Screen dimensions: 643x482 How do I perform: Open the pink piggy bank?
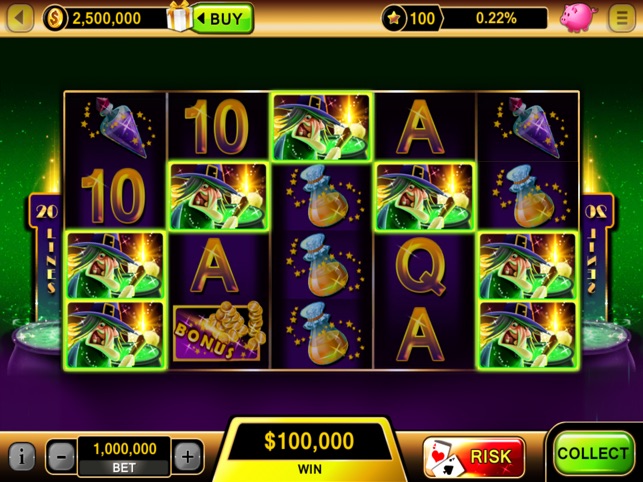(x=577, y=18)
